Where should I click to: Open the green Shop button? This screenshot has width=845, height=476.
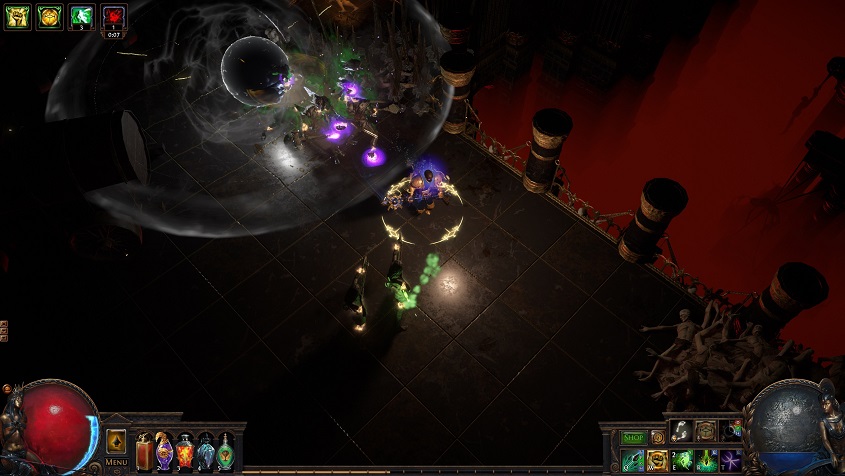633,437
